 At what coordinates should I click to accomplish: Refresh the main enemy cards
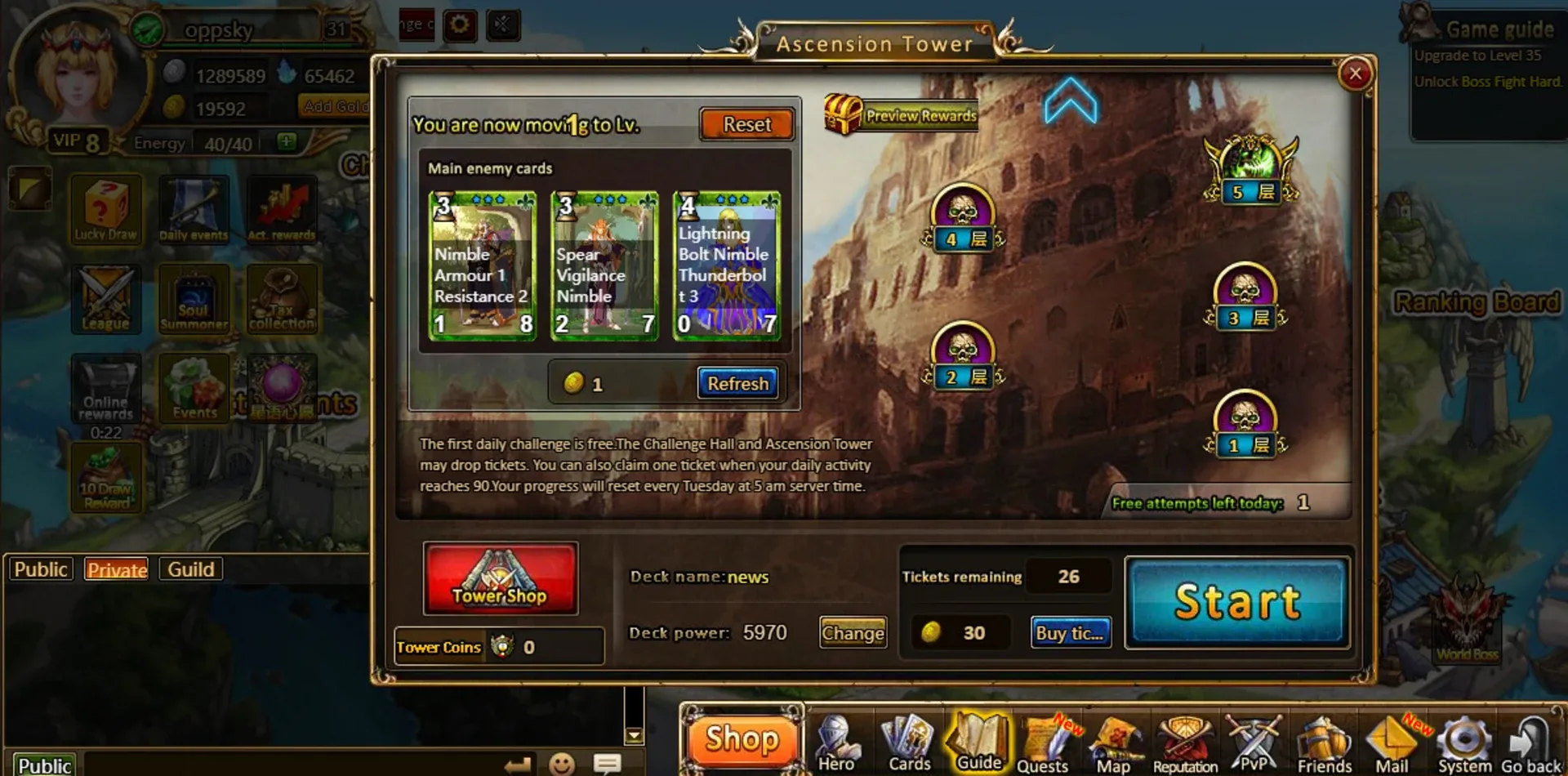(x=737, y=382)
